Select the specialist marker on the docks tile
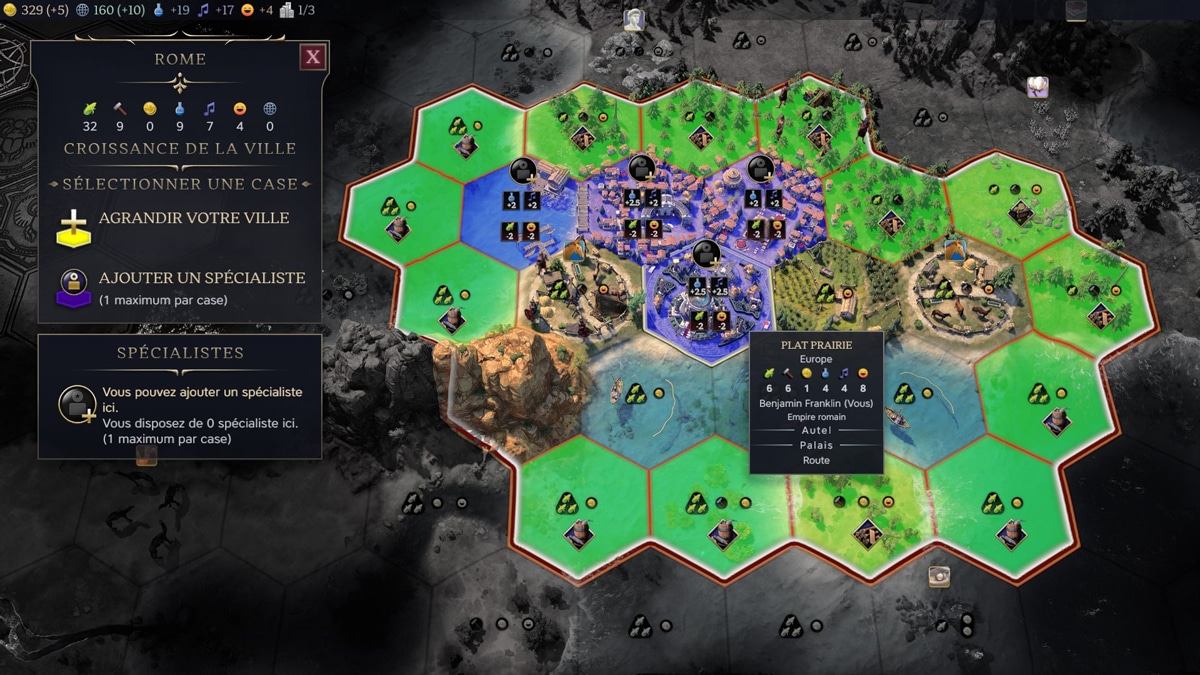1200x675 pixels. pyautogui.click(x=523, y=172)
